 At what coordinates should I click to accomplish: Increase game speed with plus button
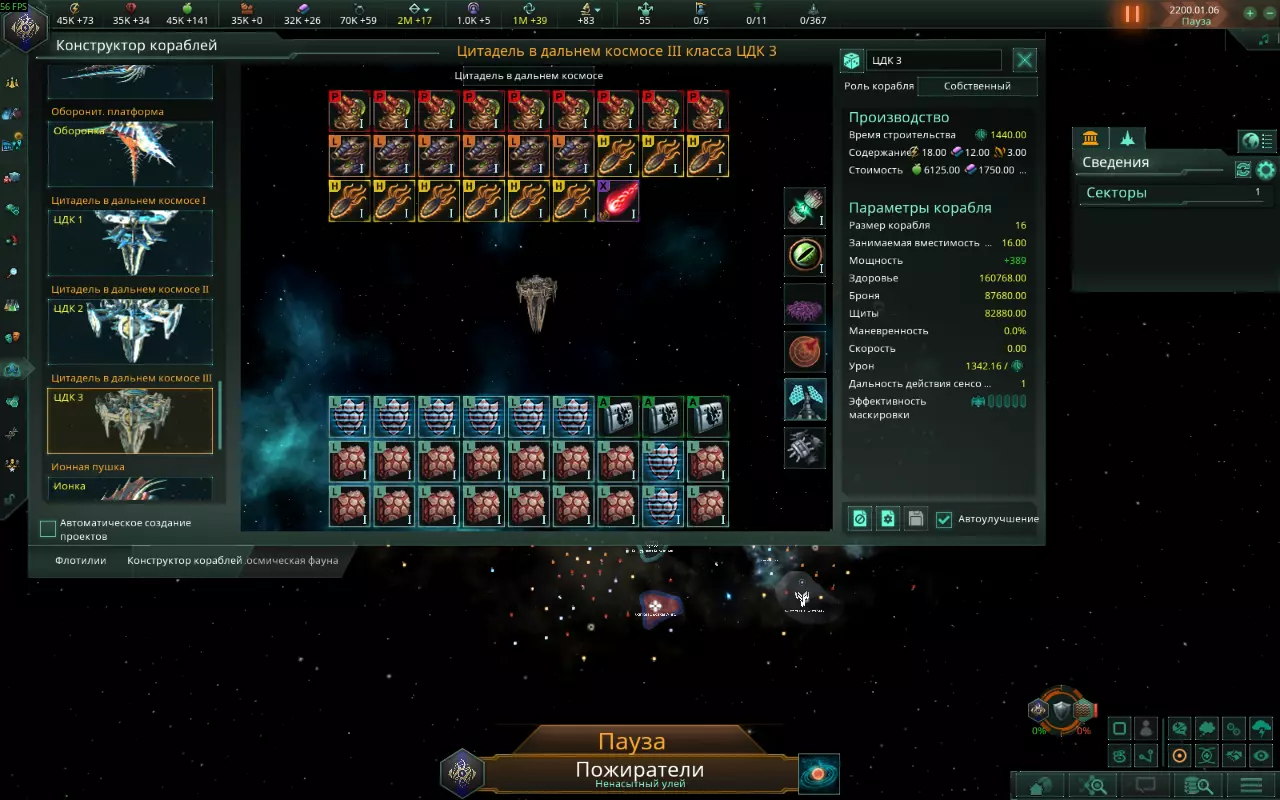1250,14
